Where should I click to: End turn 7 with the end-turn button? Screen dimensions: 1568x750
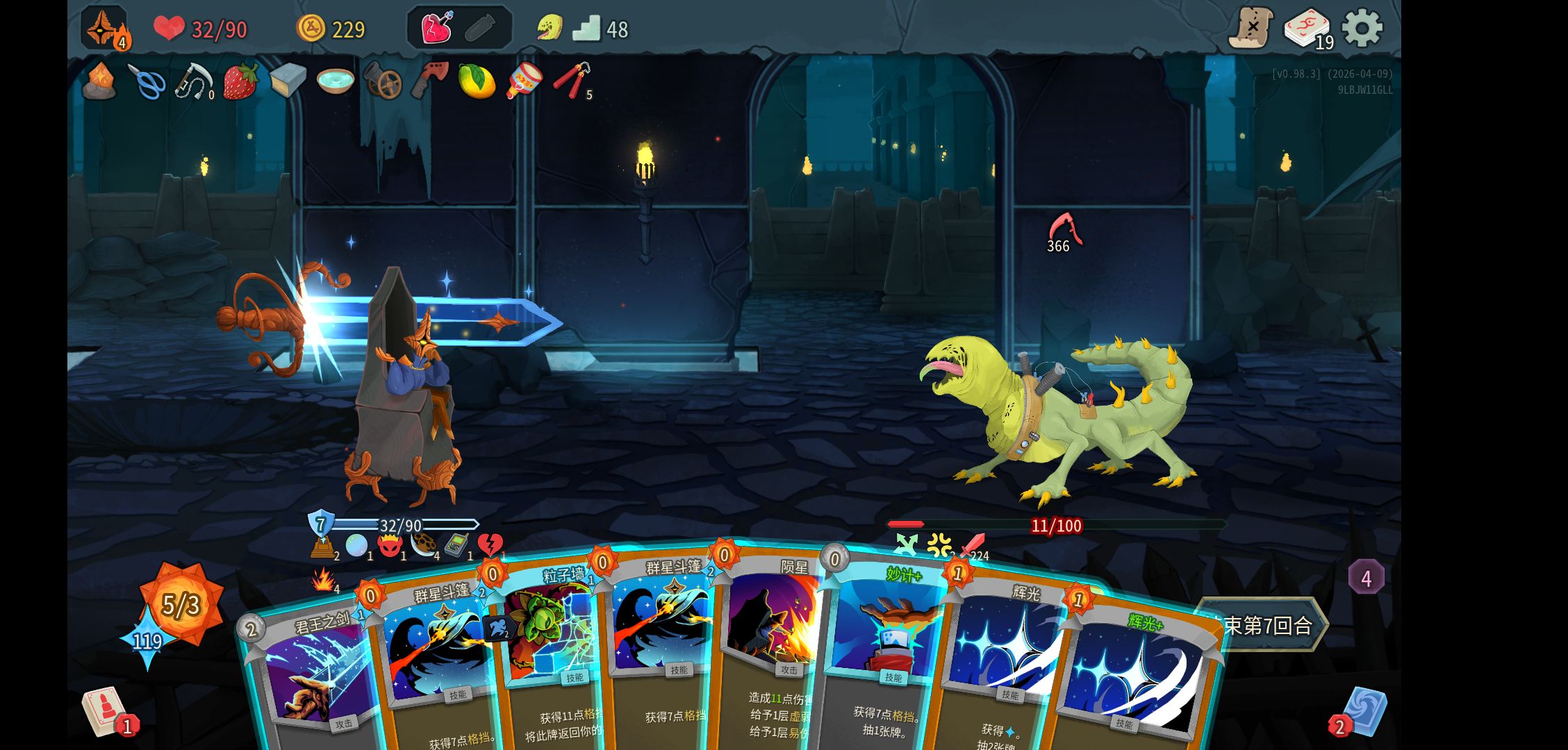[x=1264, y=625]
